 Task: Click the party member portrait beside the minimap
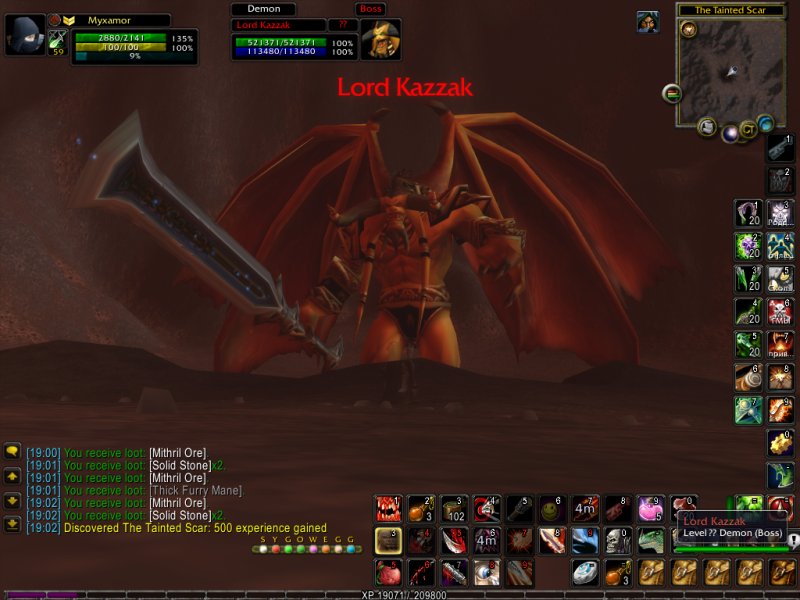(x=648, y=22)
